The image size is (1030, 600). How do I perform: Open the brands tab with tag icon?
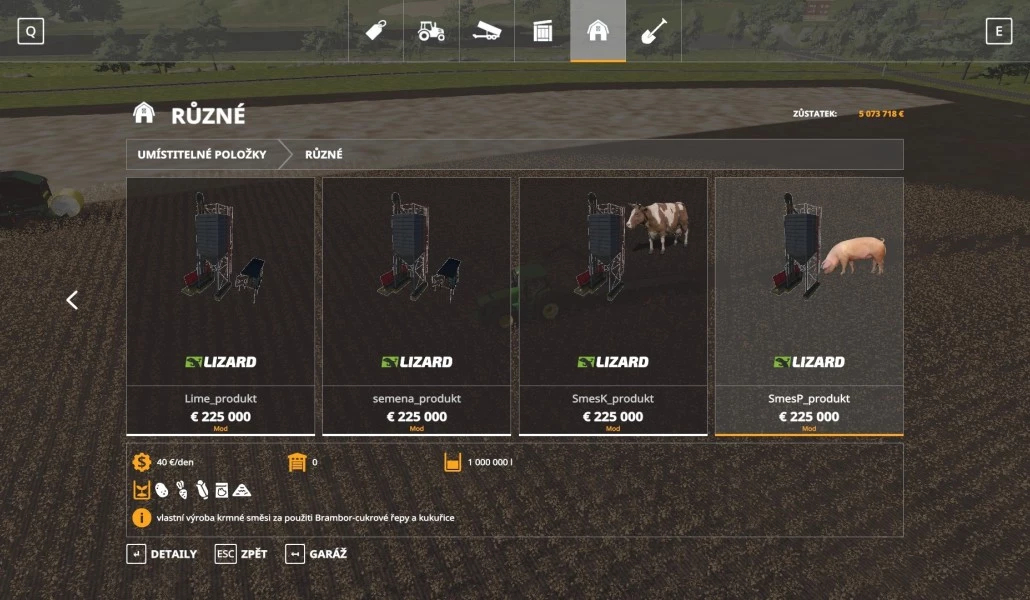coord(376,31)
